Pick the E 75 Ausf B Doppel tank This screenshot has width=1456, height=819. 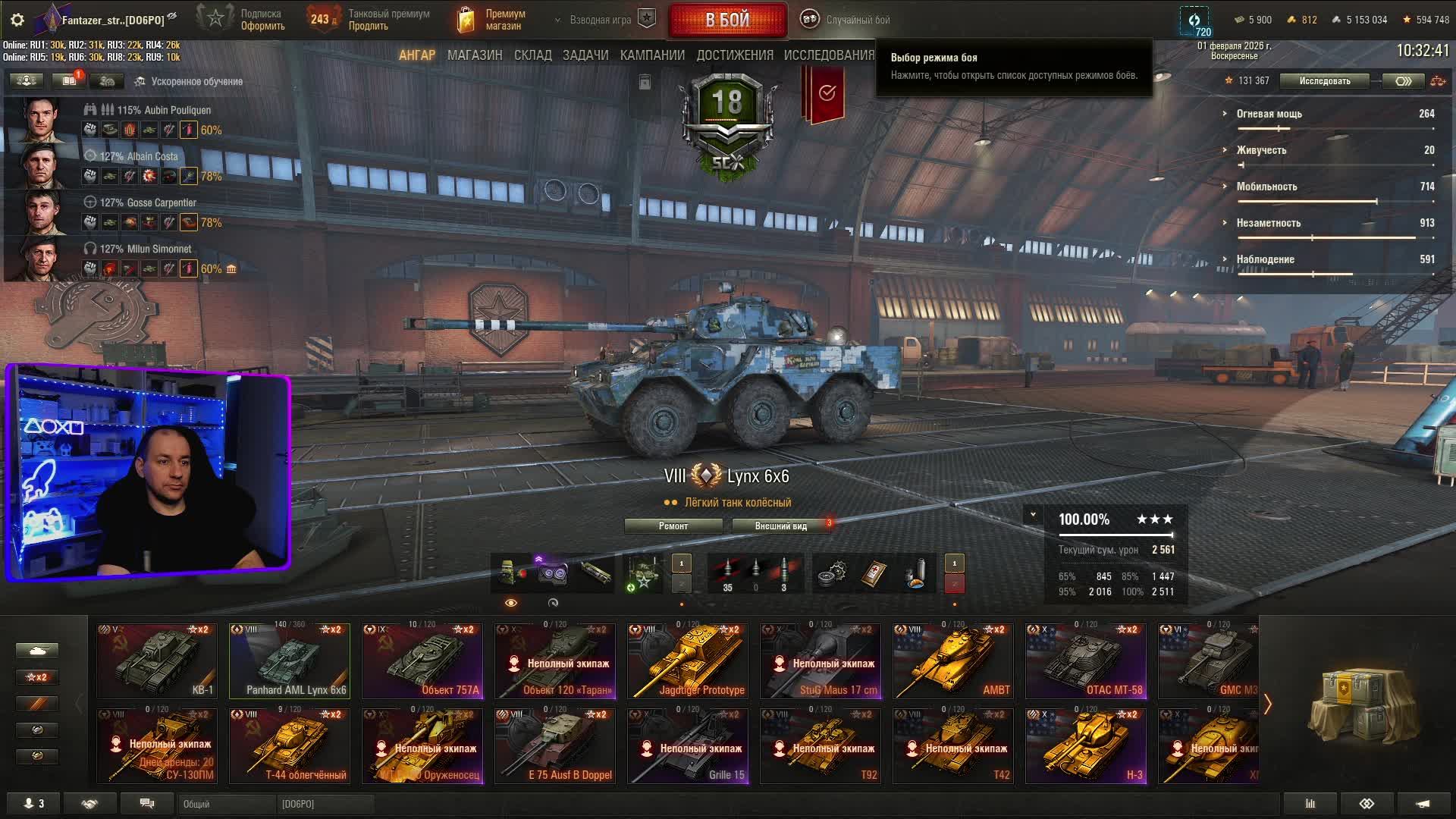pyautogui.click(x=555, y=745)
